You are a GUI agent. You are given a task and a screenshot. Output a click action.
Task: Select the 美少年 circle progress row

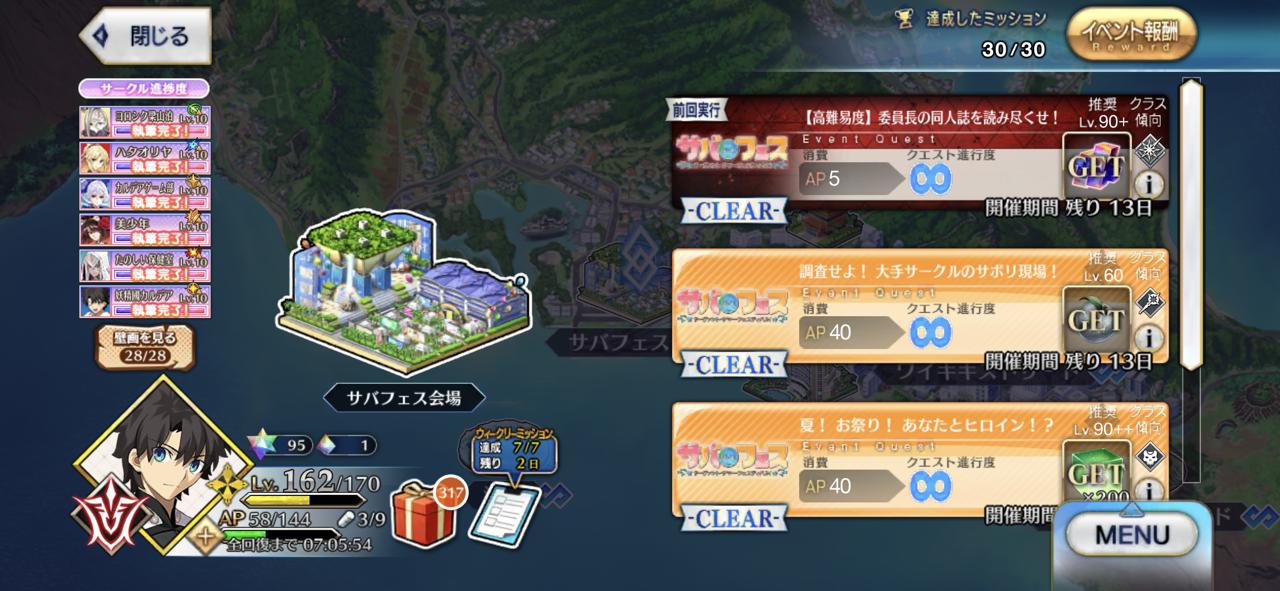pyautogui.click(x=145, y=230)
